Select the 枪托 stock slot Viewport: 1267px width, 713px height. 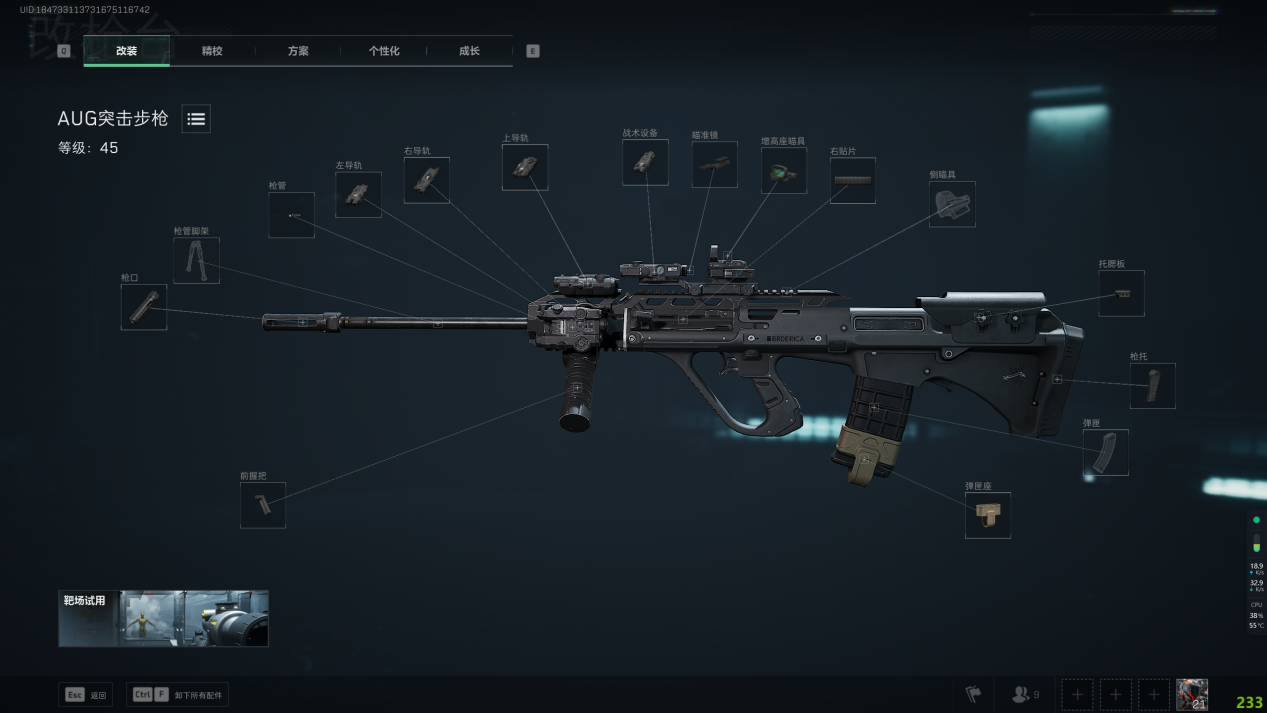tap(1152, 385)
